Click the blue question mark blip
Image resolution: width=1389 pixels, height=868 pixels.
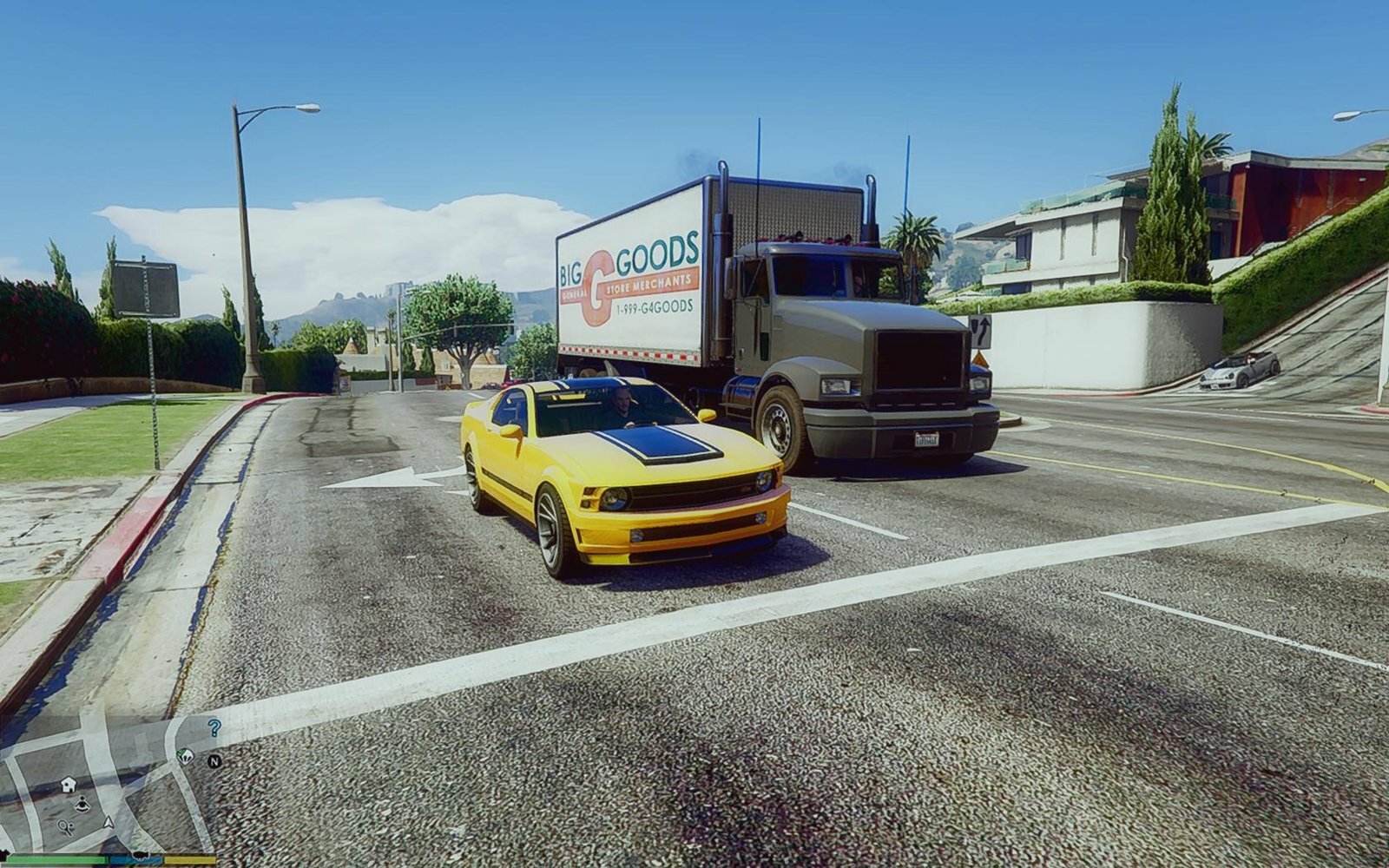(x=214, y=727)
